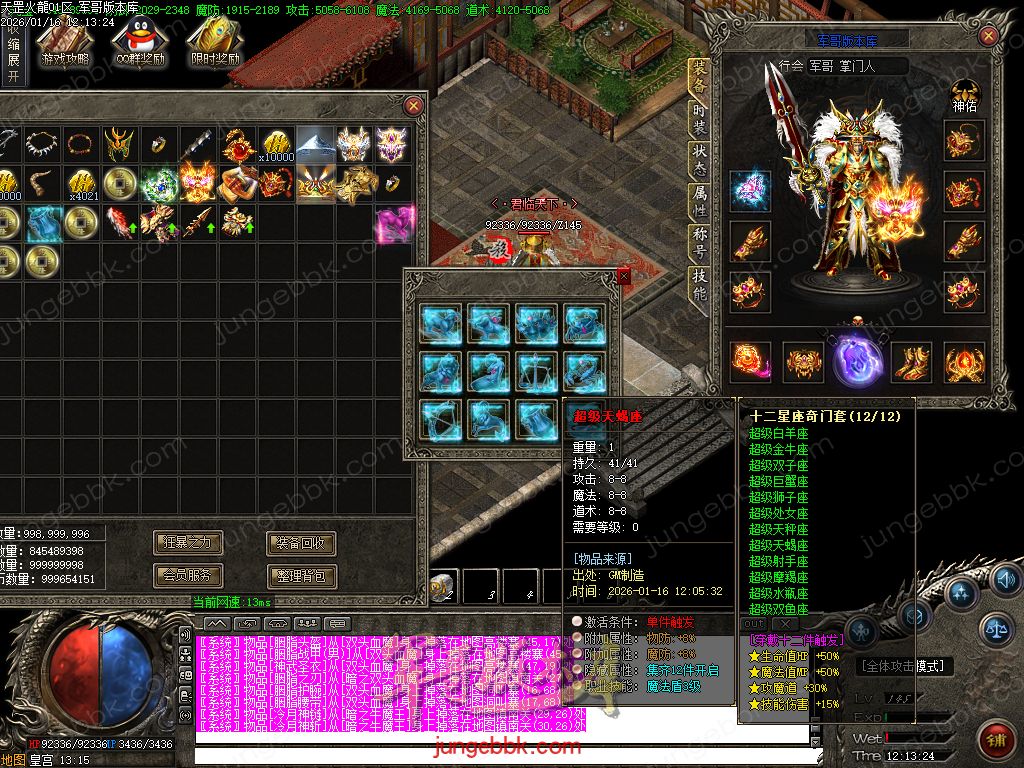Click the 狂暴之力 button

click(x=188, y=543)
